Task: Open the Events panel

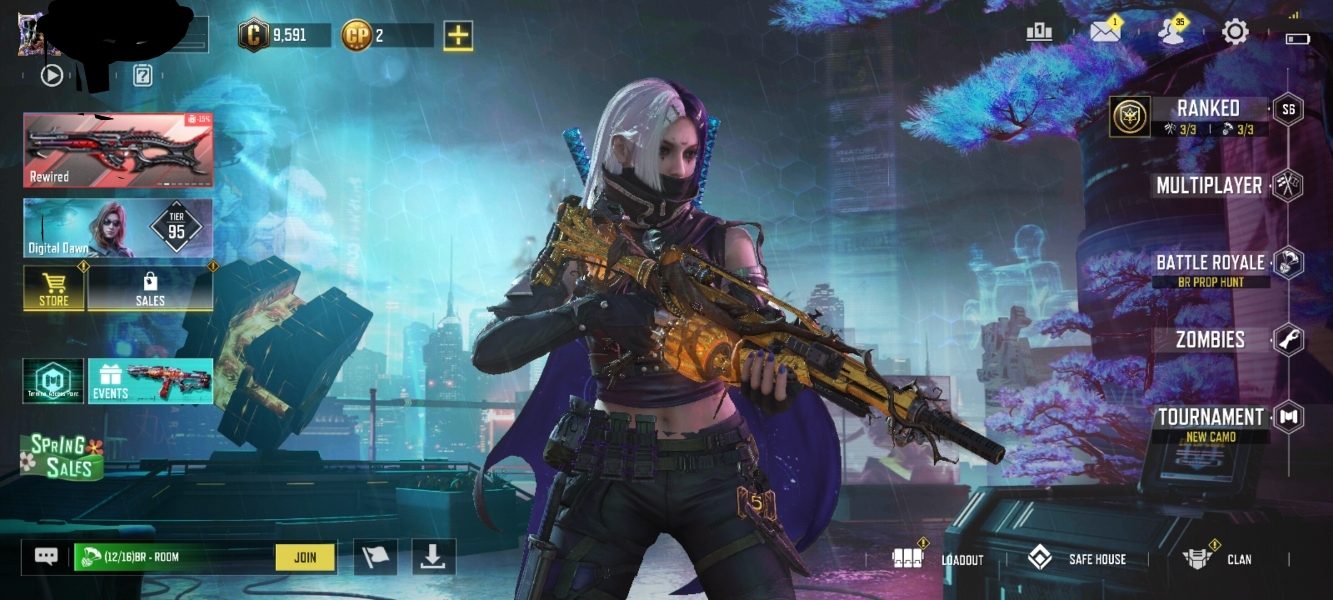Action: (x=150, y=381)
